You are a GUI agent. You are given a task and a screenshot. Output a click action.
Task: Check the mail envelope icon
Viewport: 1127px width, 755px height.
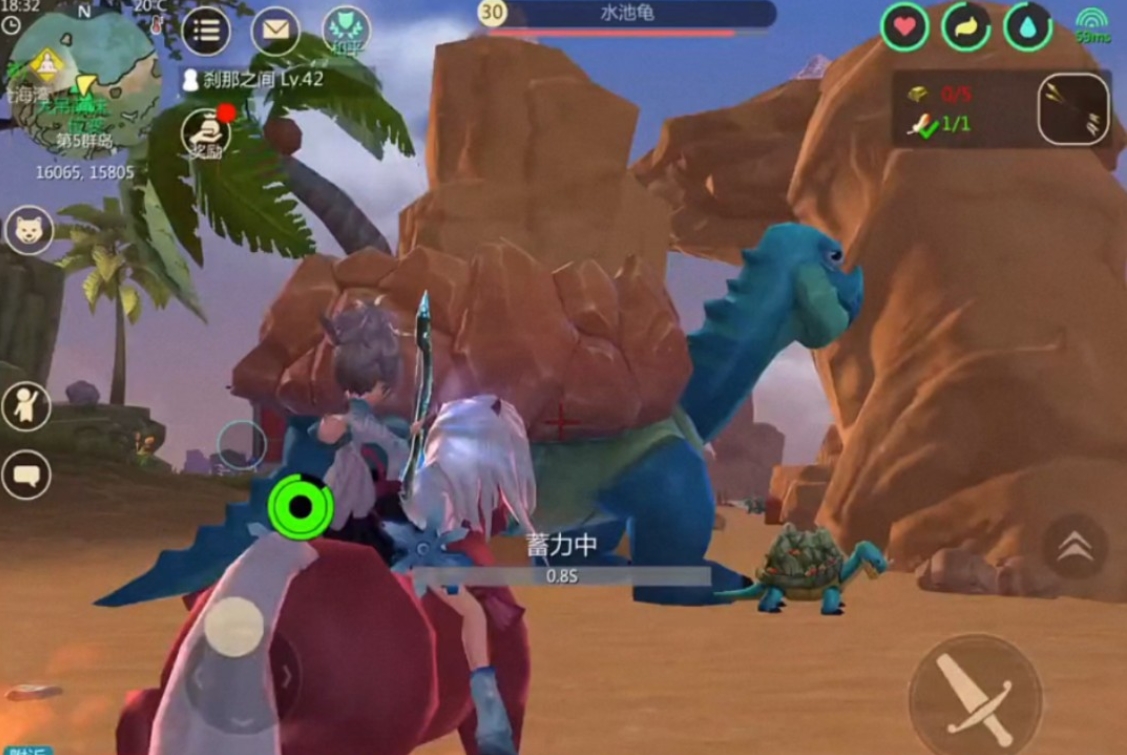pos(275,30)
